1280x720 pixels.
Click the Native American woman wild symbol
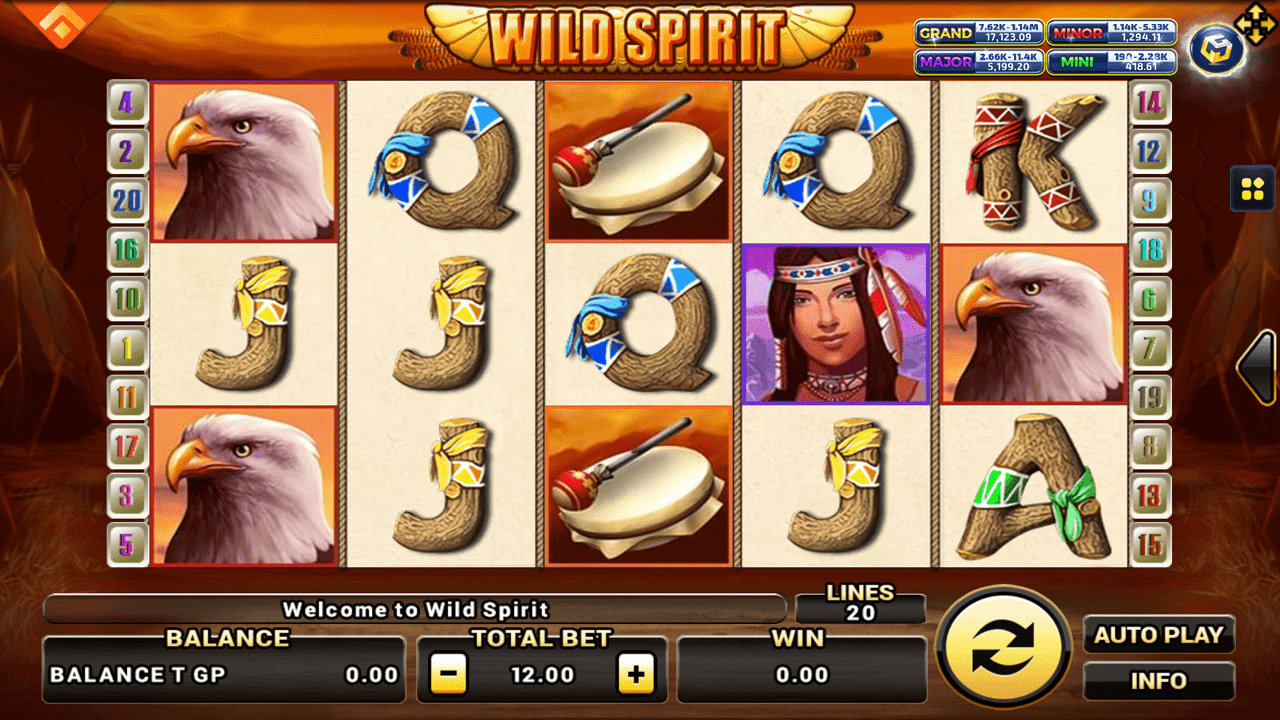point(837,322)
